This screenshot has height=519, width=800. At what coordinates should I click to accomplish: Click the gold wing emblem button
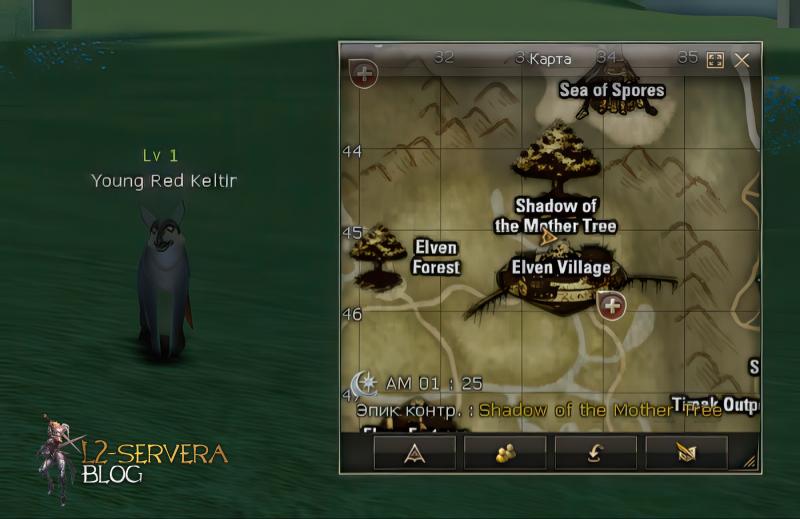coord(686,453)
